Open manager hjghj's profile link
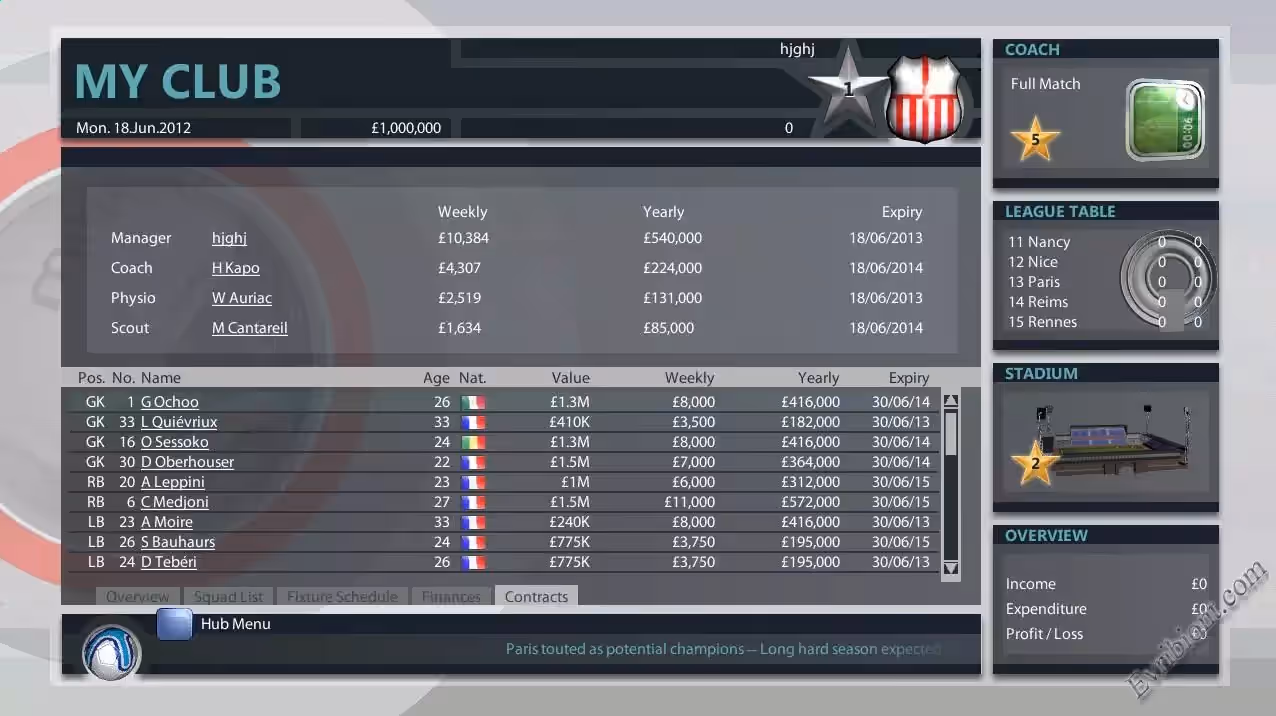 coord(229,238)
